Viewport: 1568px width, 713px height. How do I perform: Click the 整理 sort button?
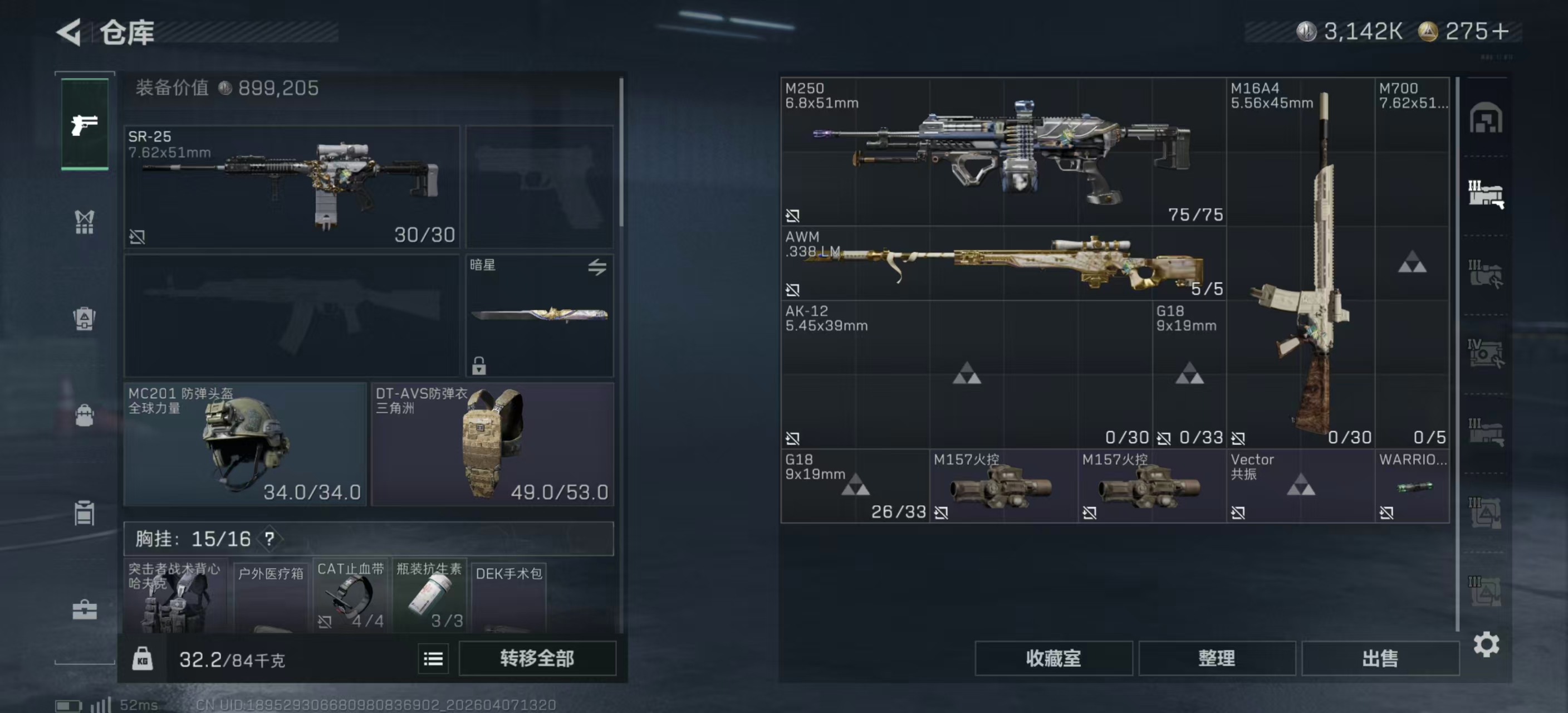click(x=1216, y=658)
